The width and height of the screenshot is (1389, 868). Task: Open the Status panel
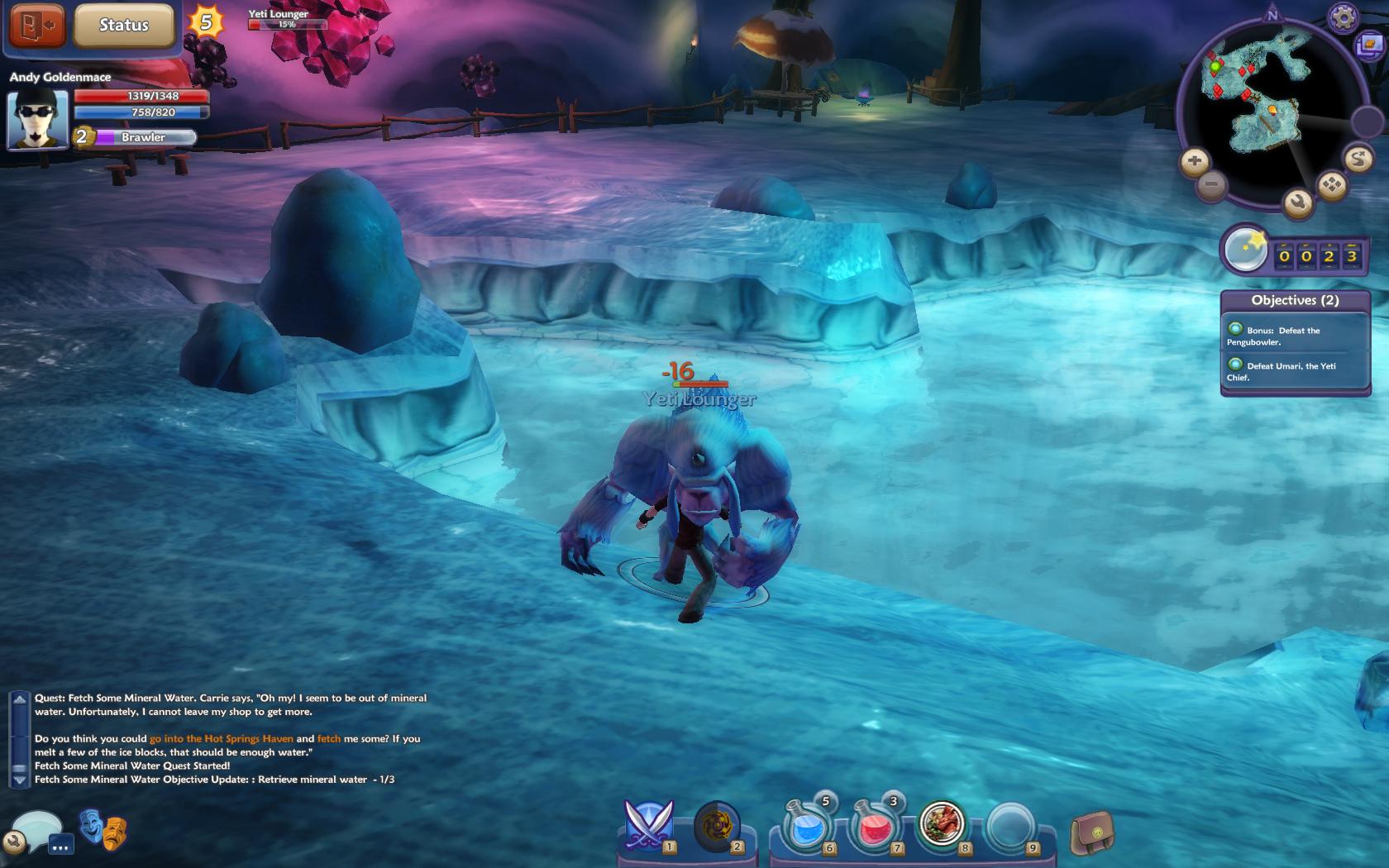point(124,26)
